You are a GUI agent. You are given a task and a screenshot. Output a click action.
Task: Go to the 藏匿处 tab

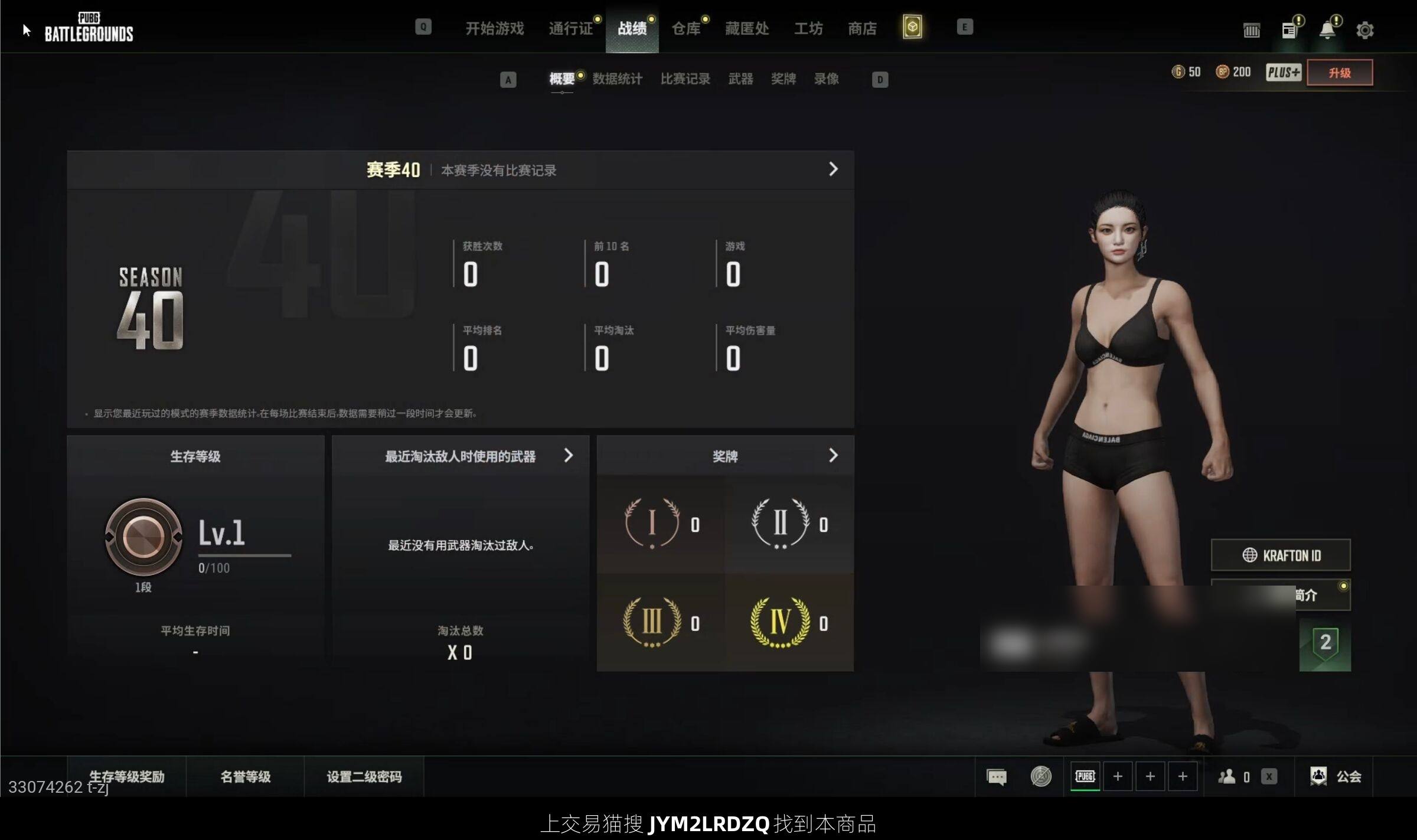pyautogui.click(x=747, y=28)
